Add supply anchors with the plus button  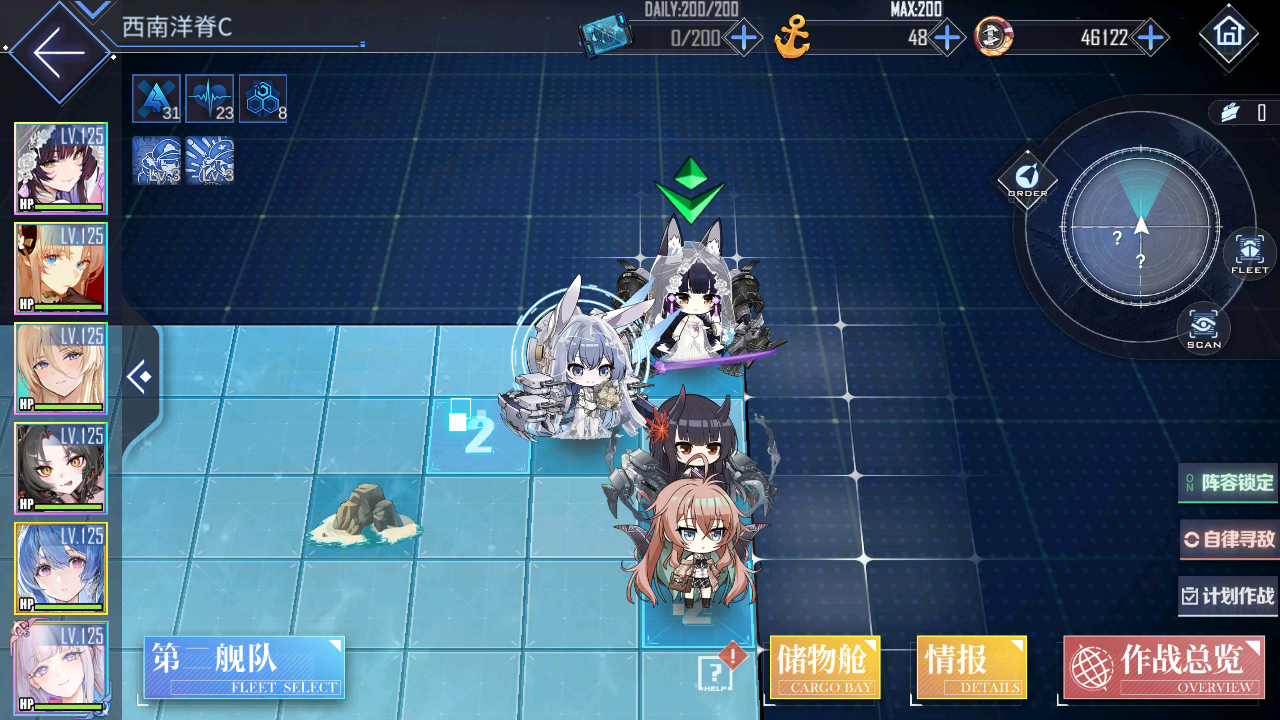pyautogui.click(x=946, y=39)
